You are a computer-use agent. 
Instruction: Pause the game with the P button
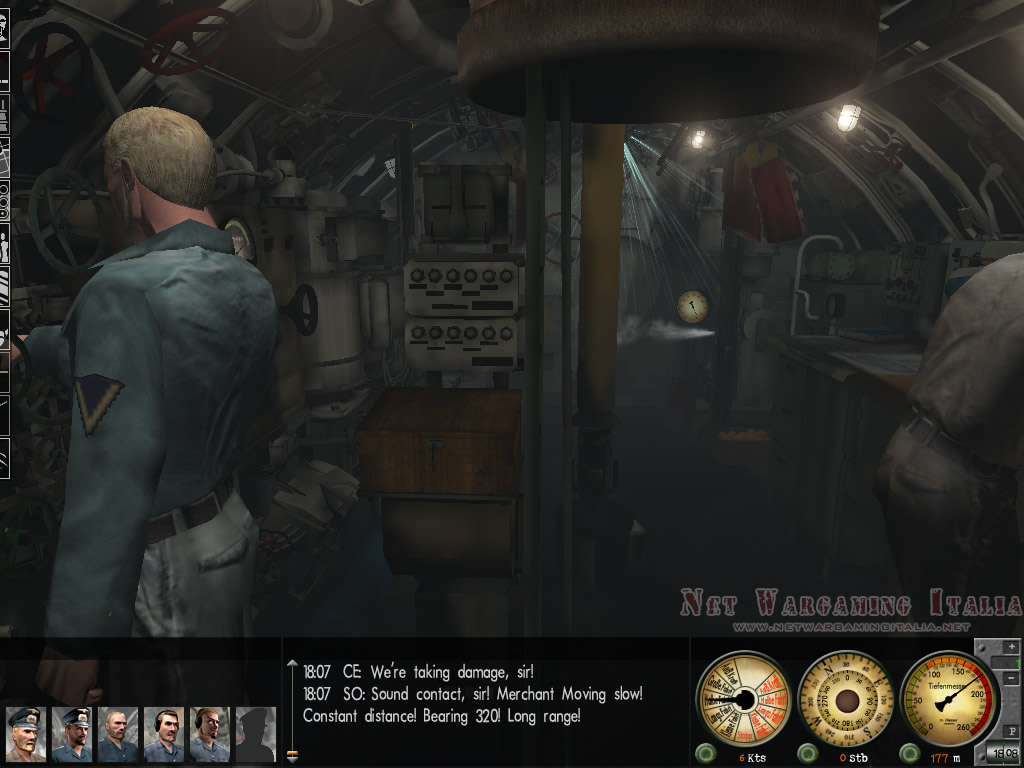(x=1012, y=731)
